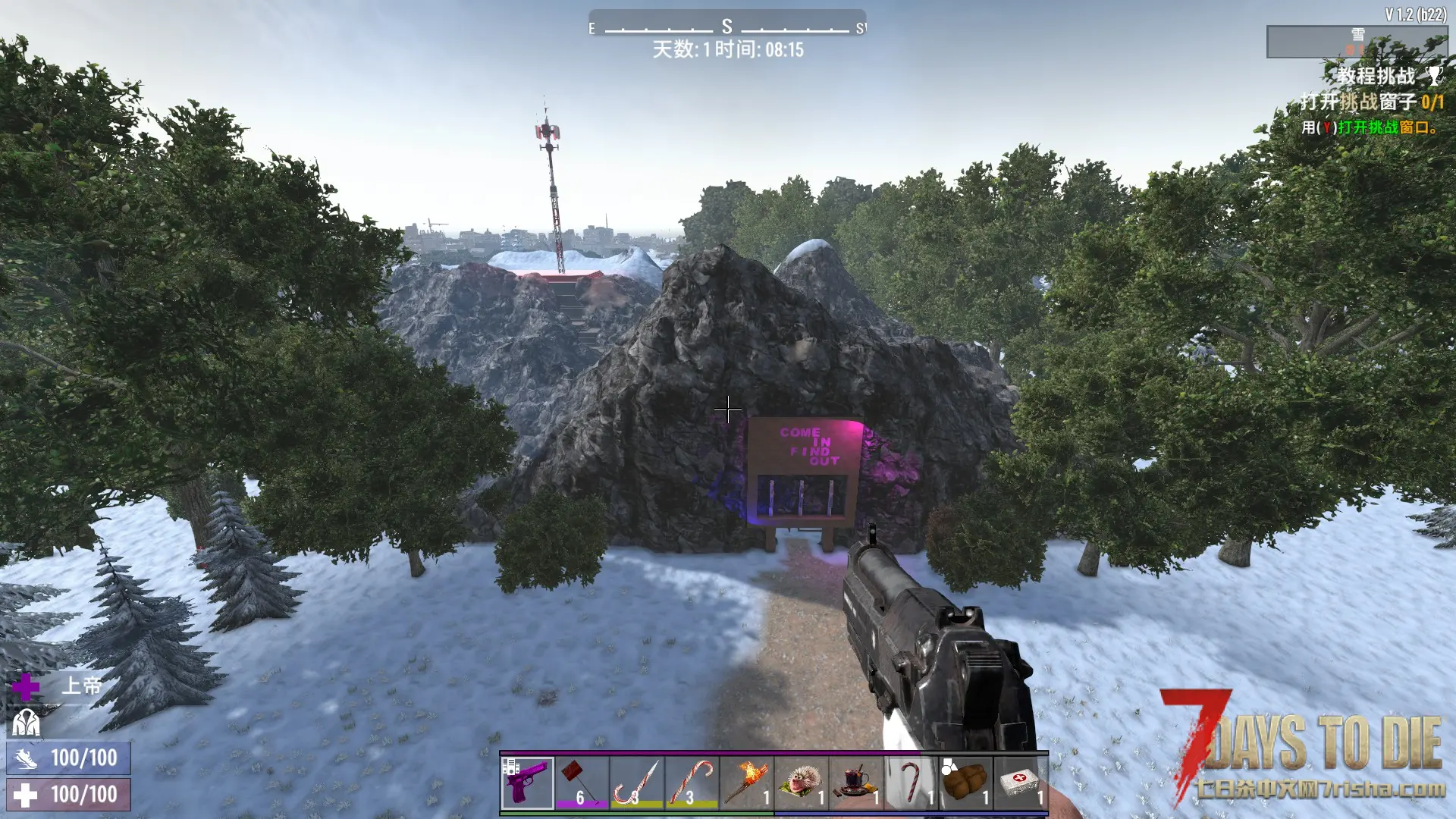Select the hedgehog food dish slot
Image resolution: width=1456 pixels, height=819 pixels.
(801, 783)
